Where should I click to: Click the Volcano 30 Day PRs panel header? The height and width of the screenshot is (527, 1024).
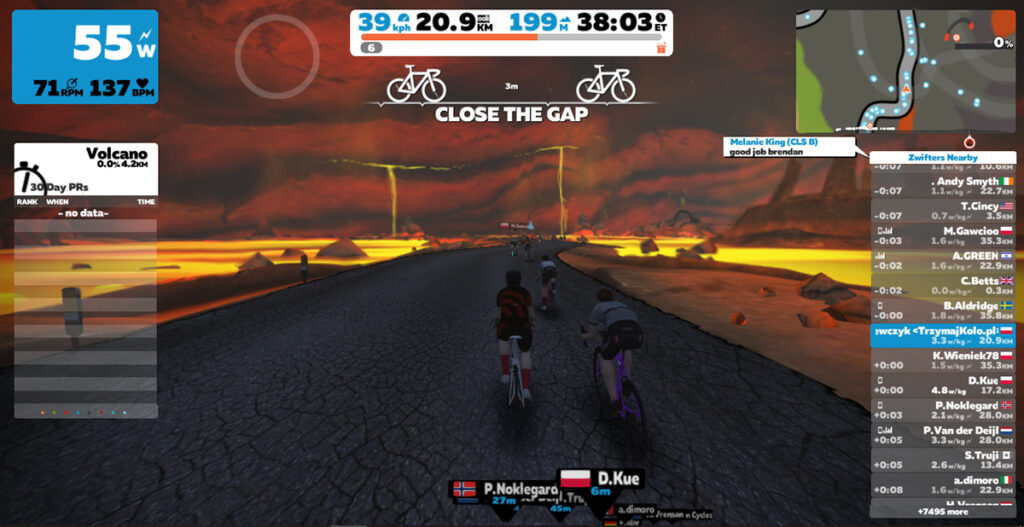pyautogui.click(x=85, y=169)
